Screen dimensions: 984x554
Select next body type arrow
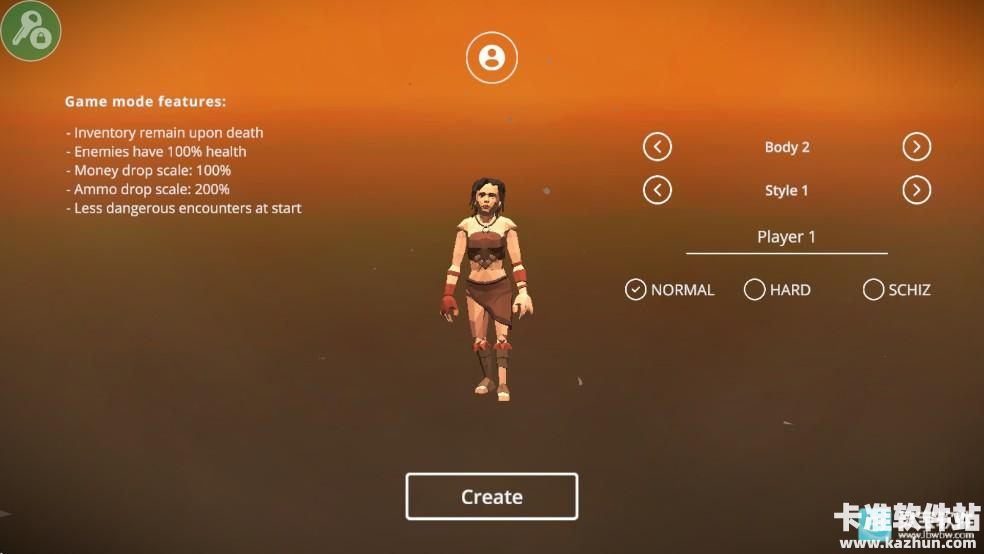(916, 147)
